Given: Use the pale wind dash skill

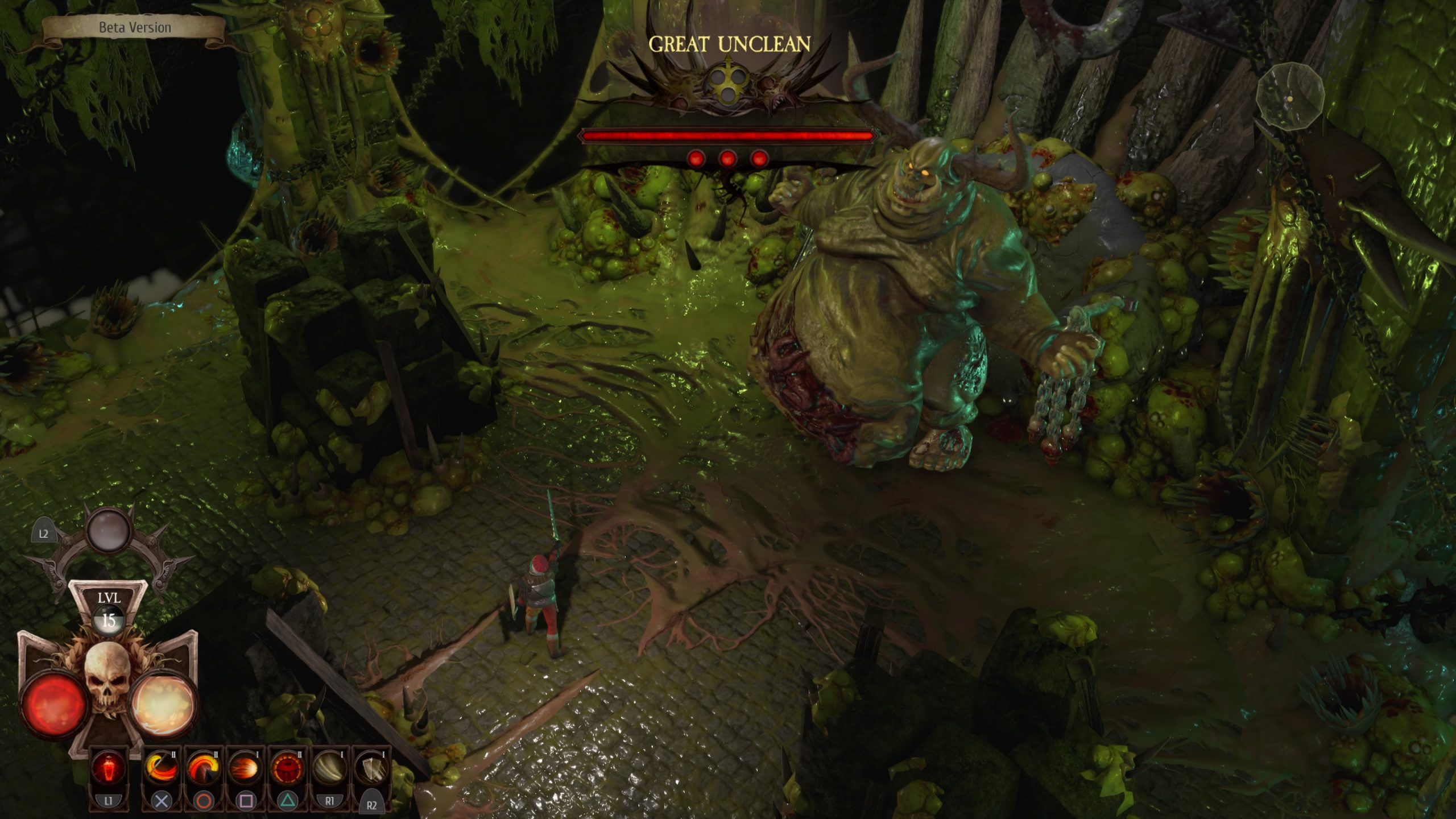Looking at the screenshot, I should [329, 768].
